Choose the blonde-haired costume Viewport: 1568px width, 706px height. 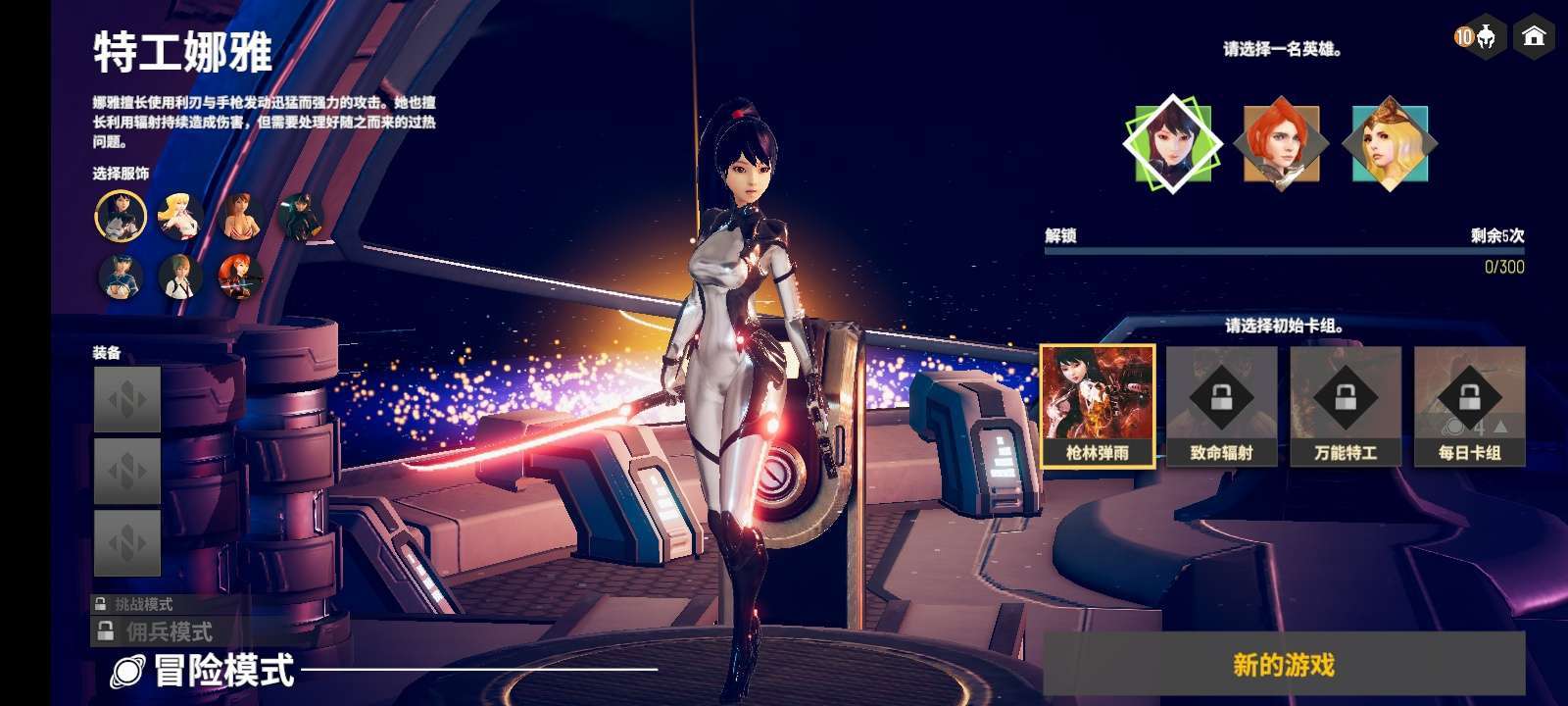click(180, 216)
